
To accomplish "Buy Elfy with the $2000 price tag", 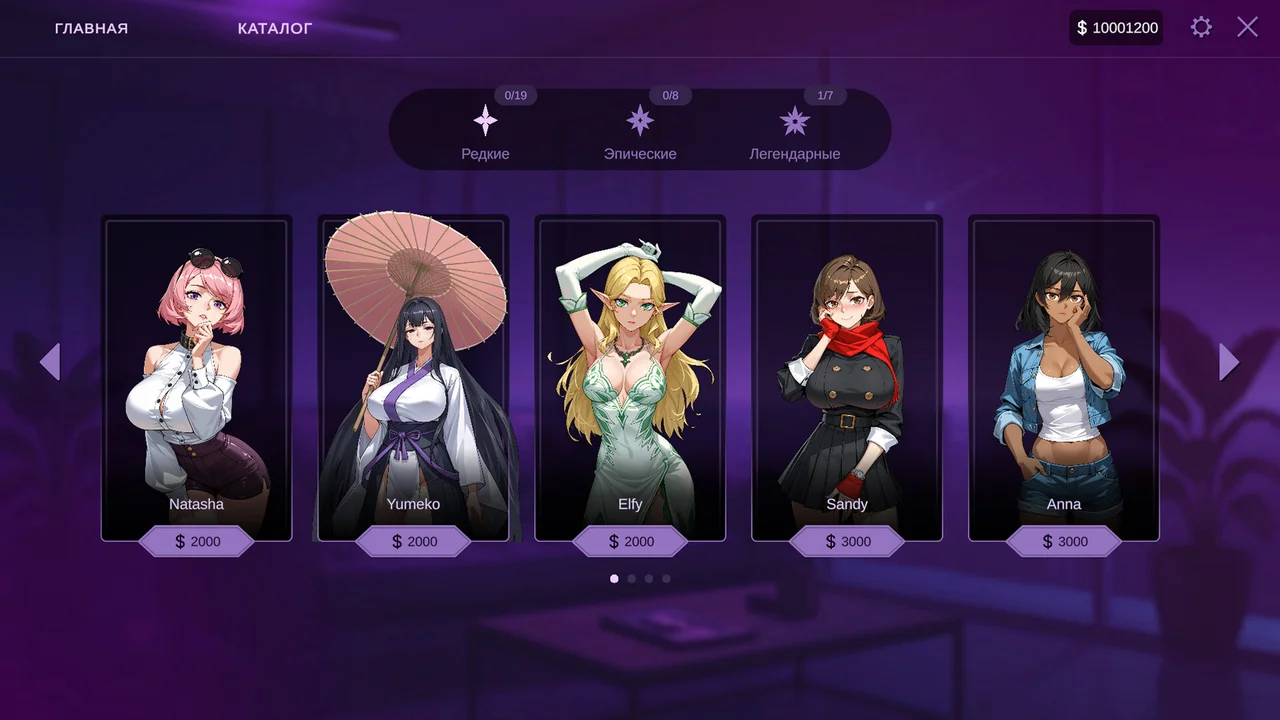I will click(631, 541).
